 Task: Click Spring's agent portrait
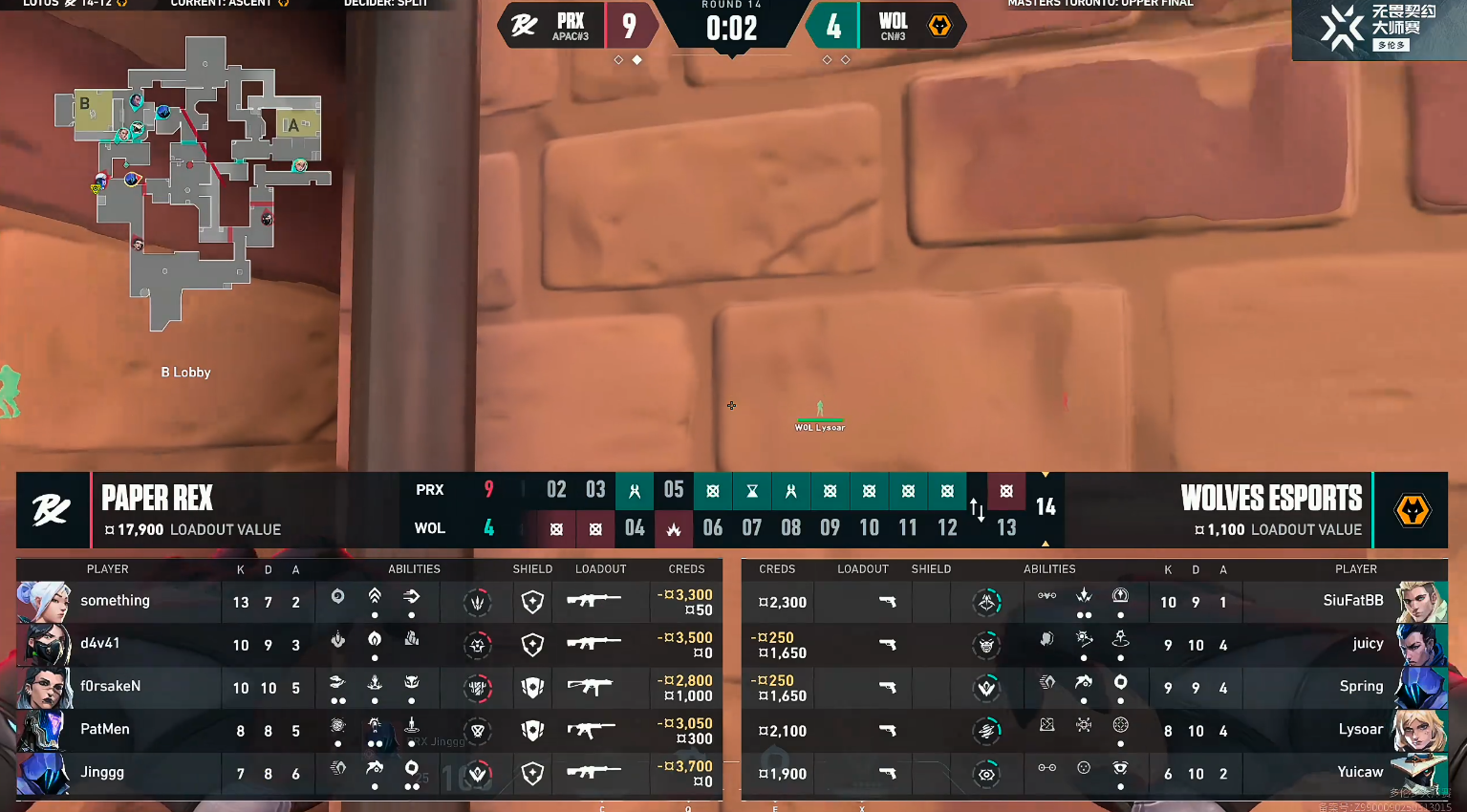[1420, 688]
